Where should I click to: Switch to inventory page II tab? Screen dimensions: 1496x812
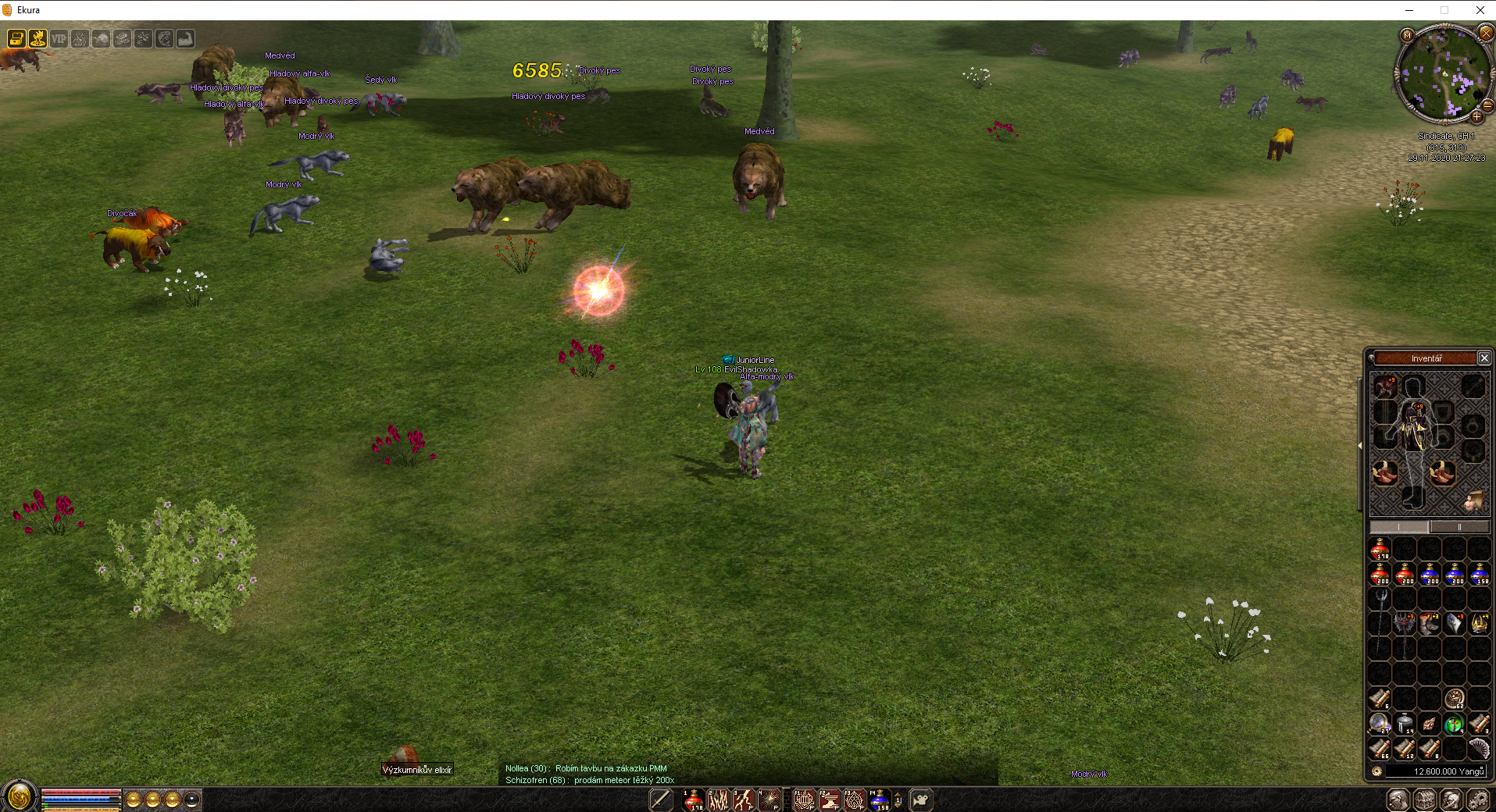(1459, 527)
